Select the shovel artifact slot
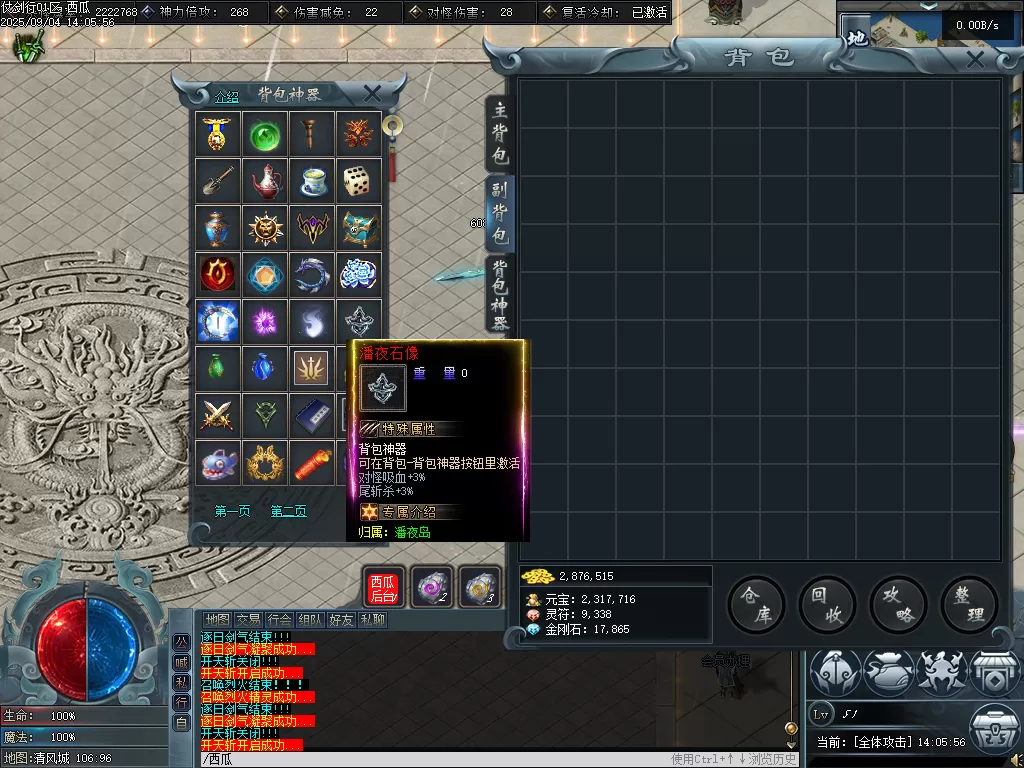The image size is (1024, 768). [x=218, y=180]
